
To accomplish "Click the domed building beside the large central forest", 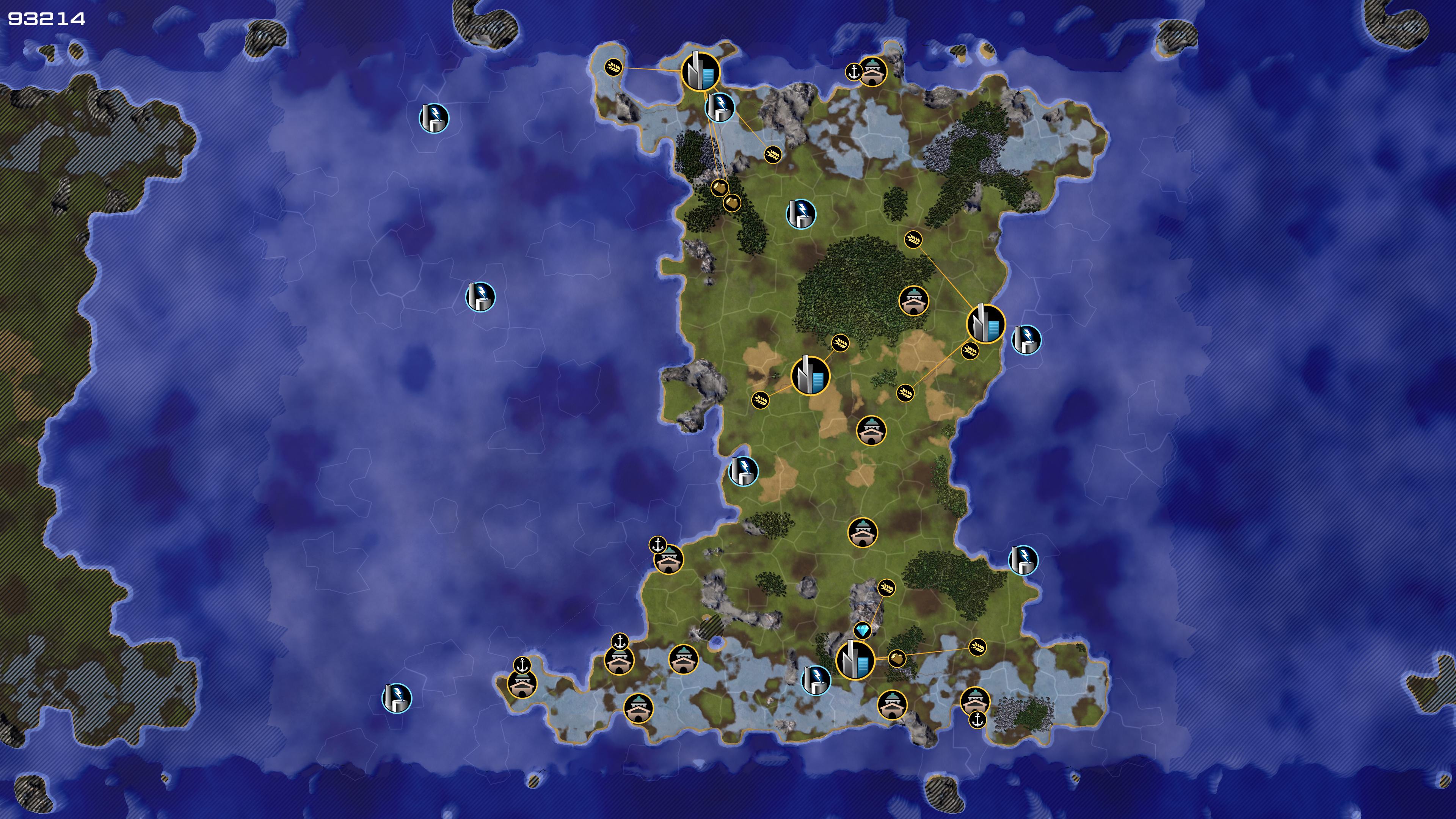I will [x=913, y=301].
